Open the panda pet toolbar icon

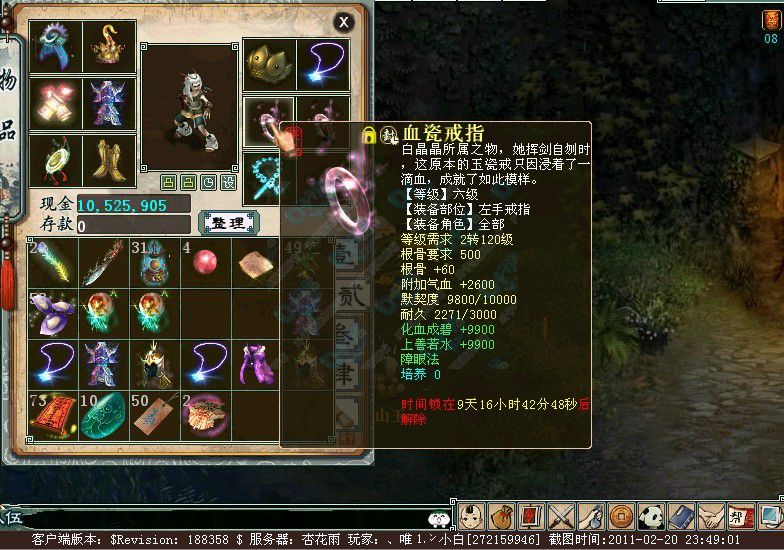pos(651,517)
